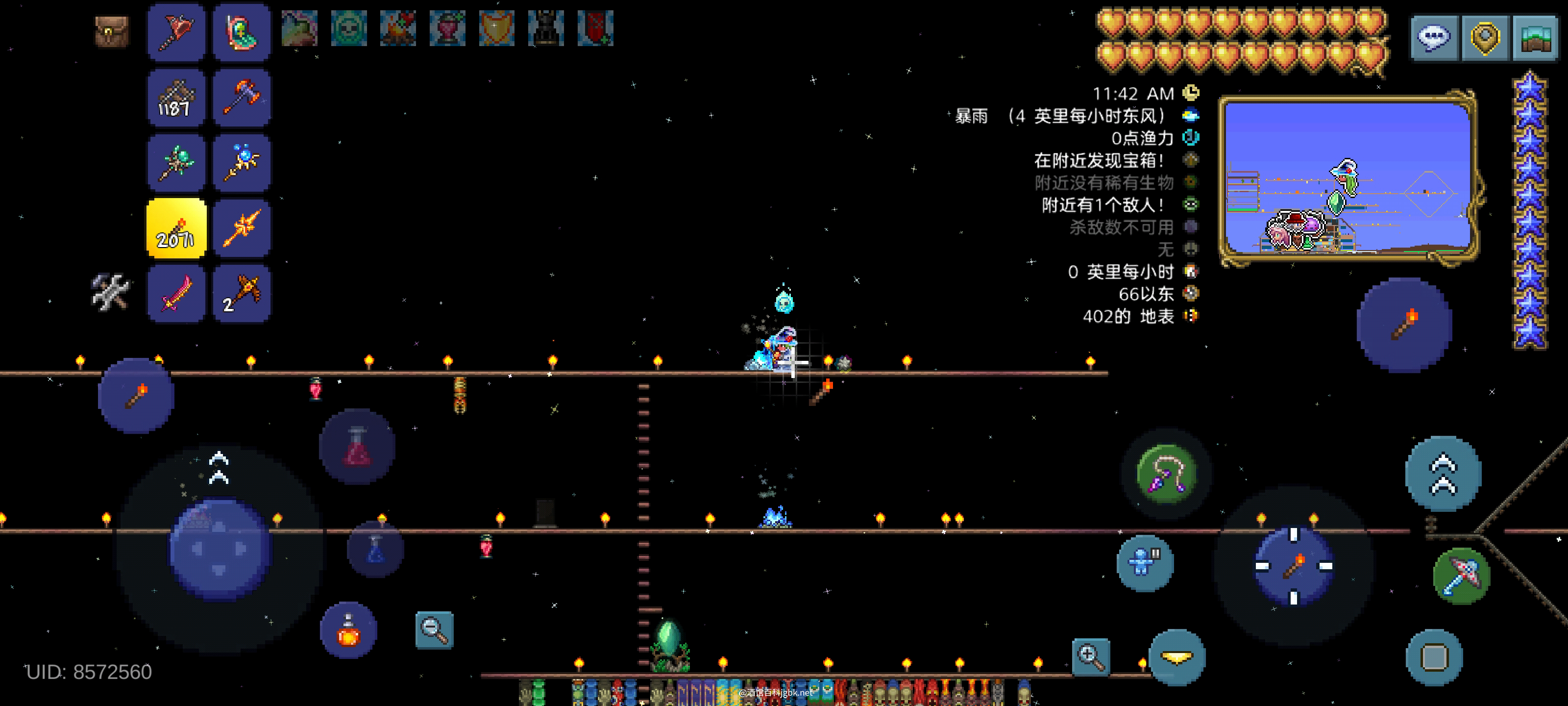Select the blue orb staff slot

coord(242,163)
